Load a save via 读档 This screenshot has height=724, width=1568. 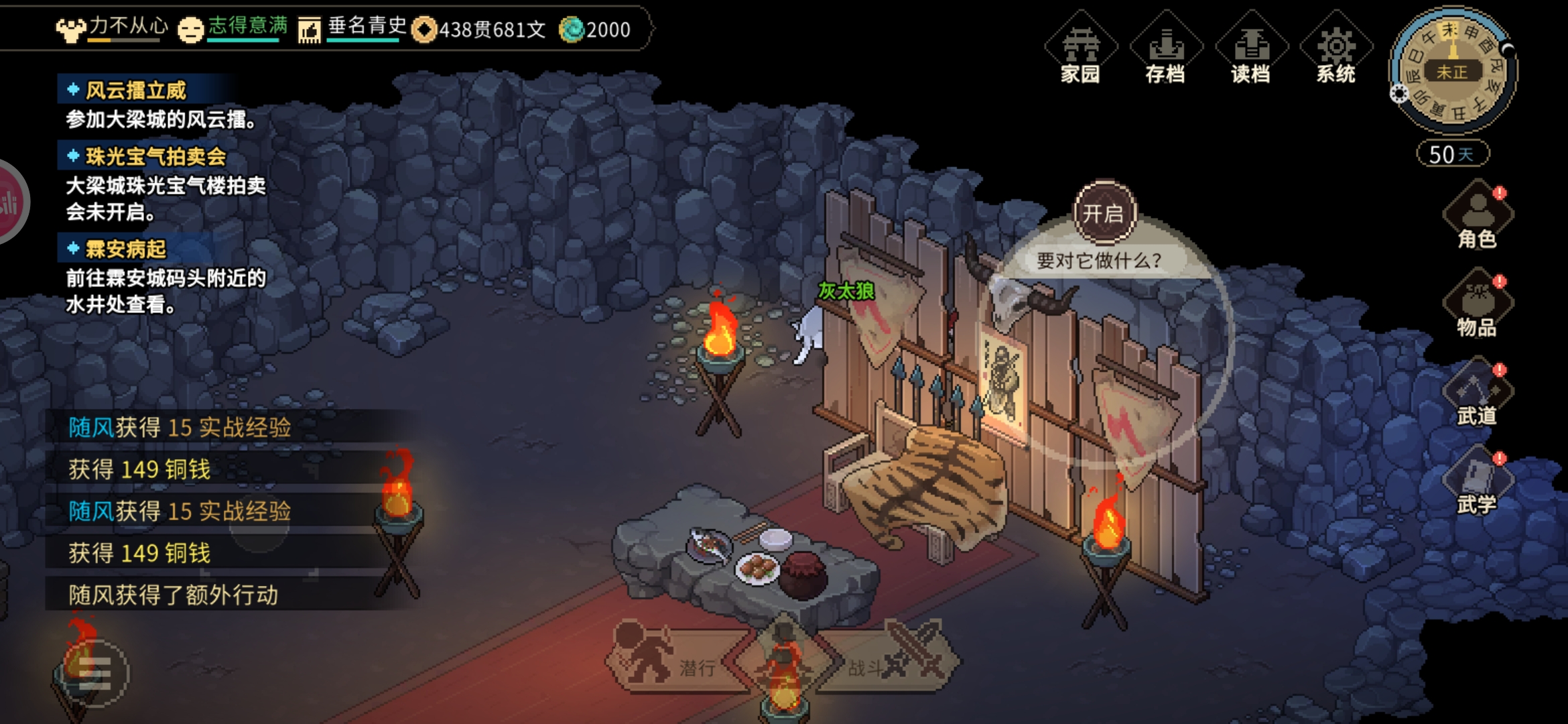[1250, 49]
